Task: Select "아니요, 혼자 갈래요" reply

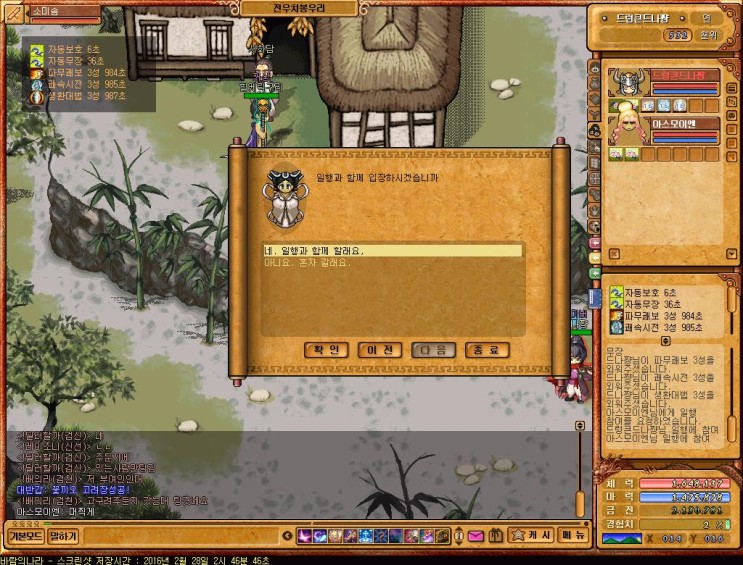Action: [x=390, y=264]
